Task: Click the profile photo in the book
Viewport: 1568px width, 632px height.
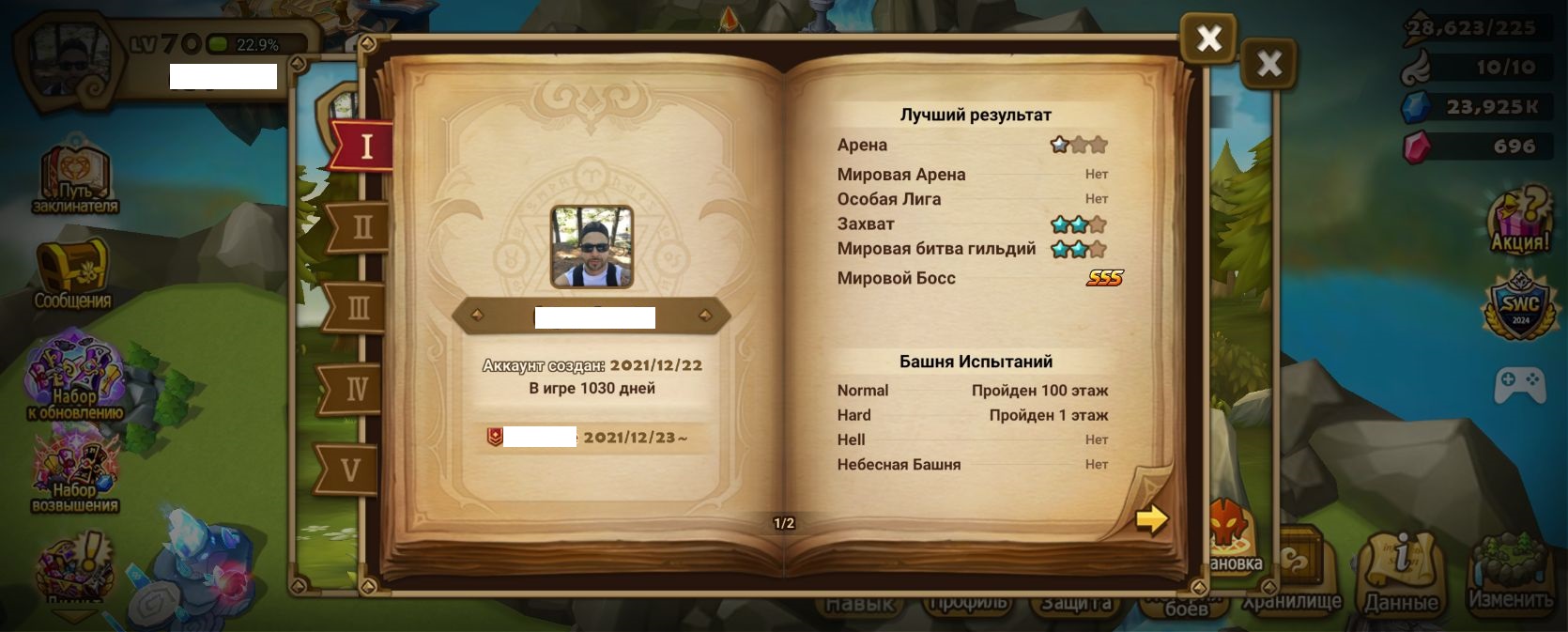Action: click(592, 246)
